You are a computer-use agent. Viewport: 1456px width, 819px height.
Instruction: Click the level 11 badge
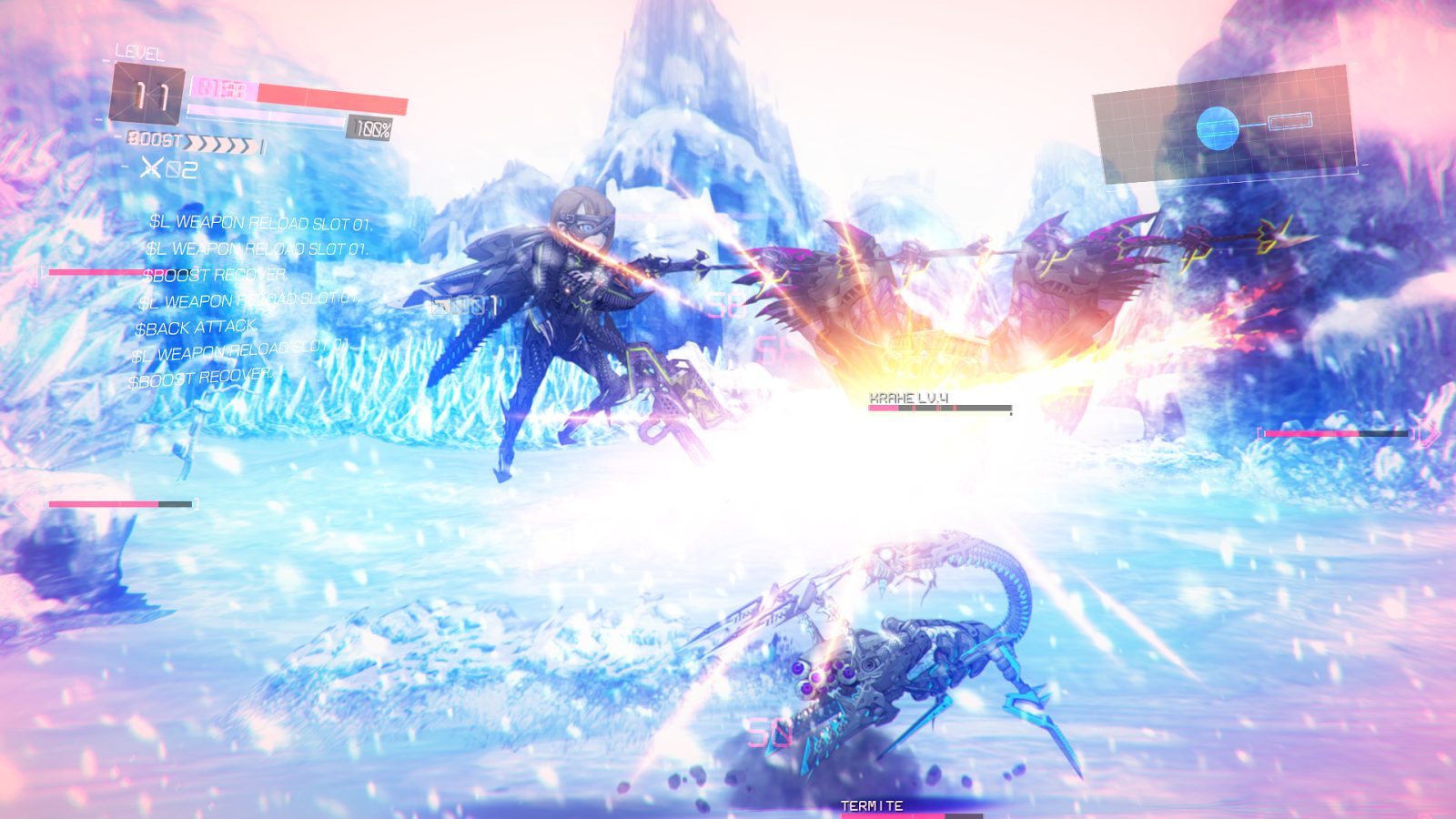(x=147, y=95)
